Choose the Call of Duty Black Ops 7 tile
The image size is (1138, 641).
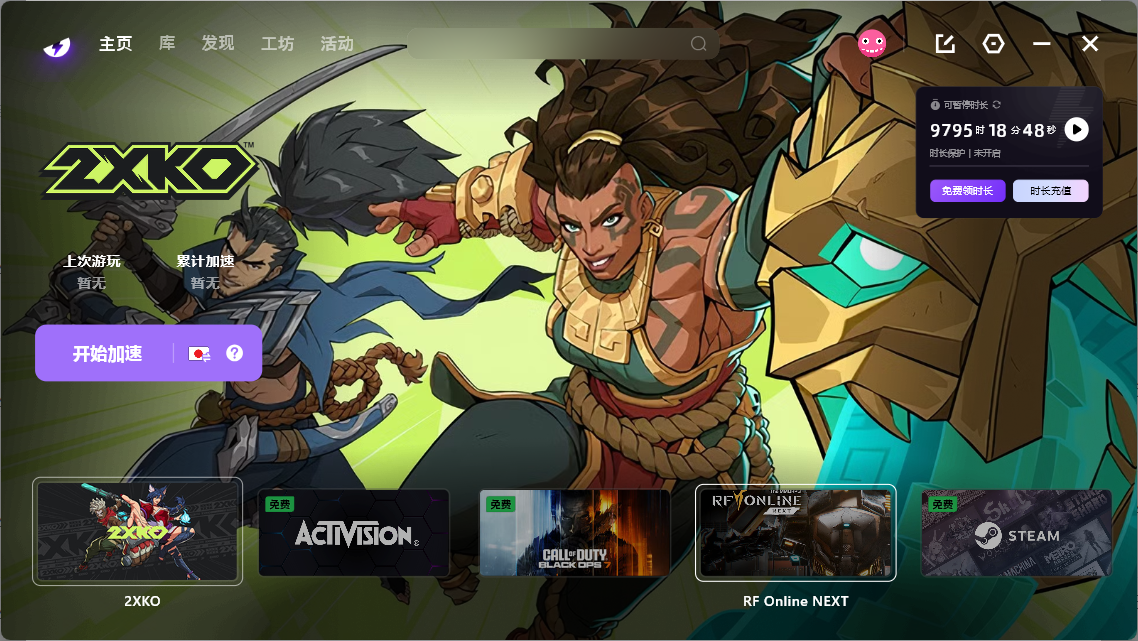point(575,533)
